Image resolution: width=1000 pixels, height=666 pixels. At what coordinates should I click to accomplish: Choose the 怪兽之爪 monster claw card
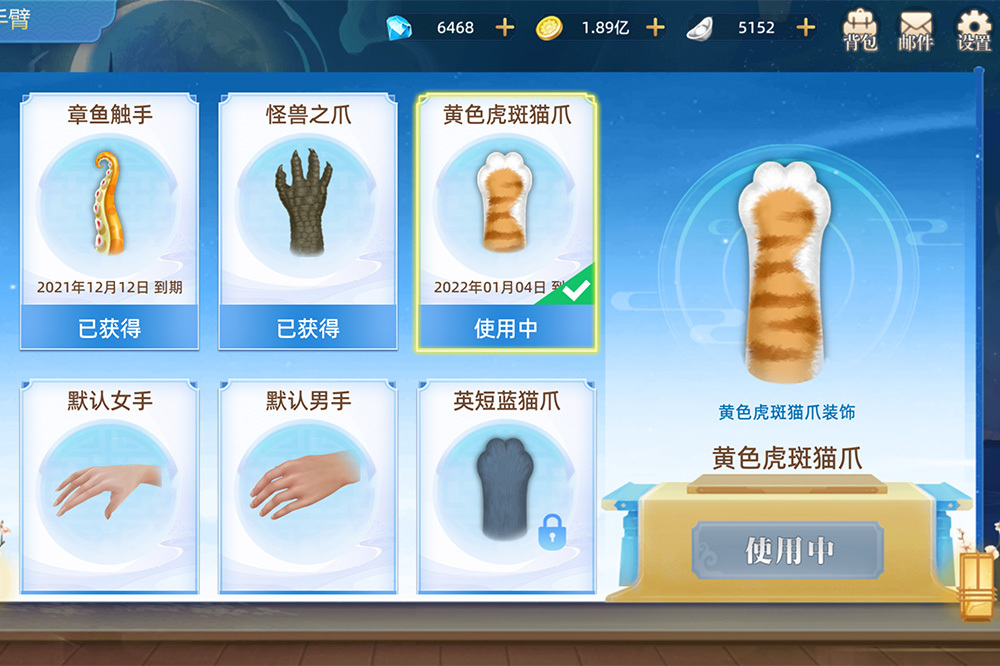pos(307,220)
